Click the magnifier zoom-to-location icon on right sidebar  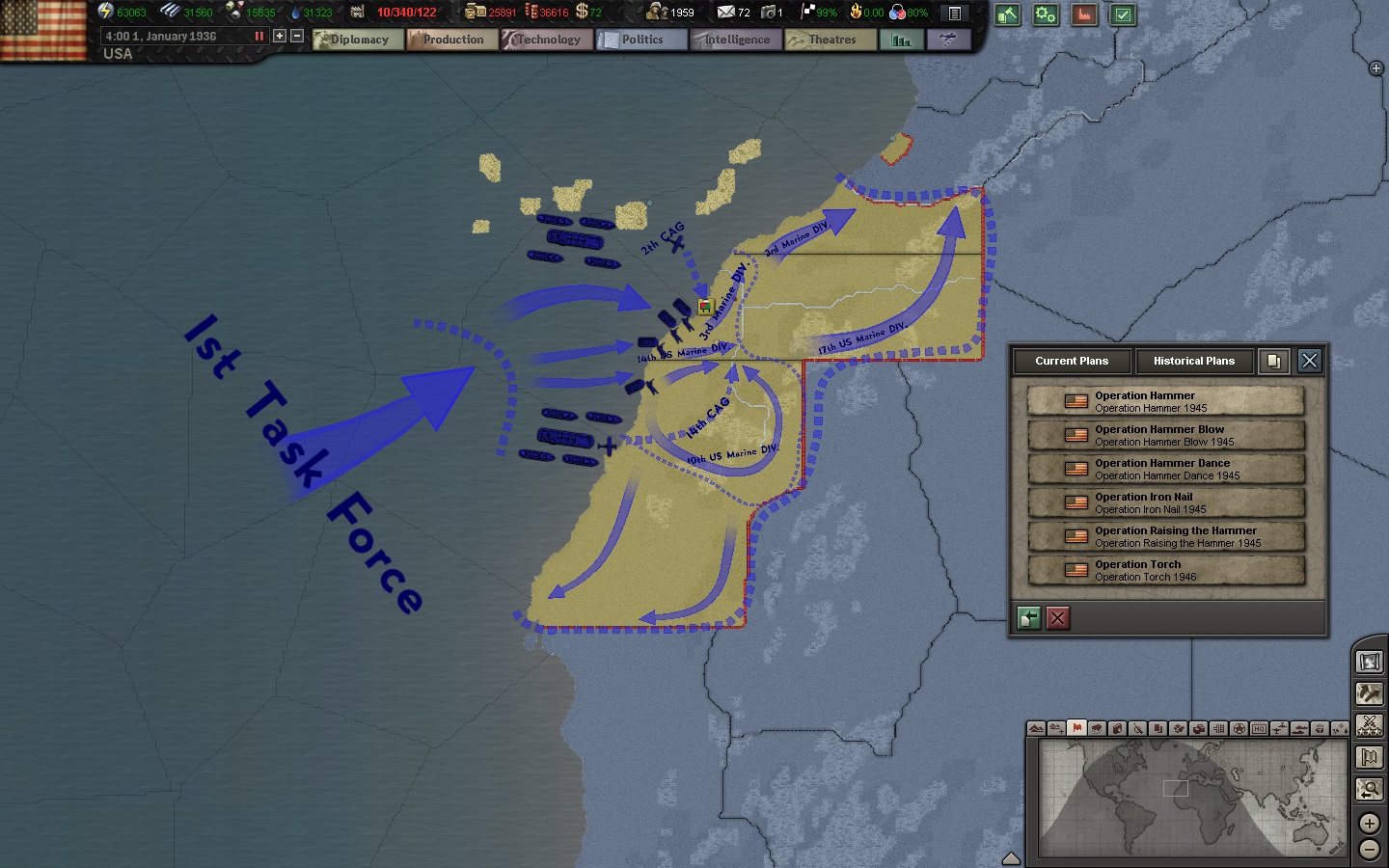[1369, 789]
